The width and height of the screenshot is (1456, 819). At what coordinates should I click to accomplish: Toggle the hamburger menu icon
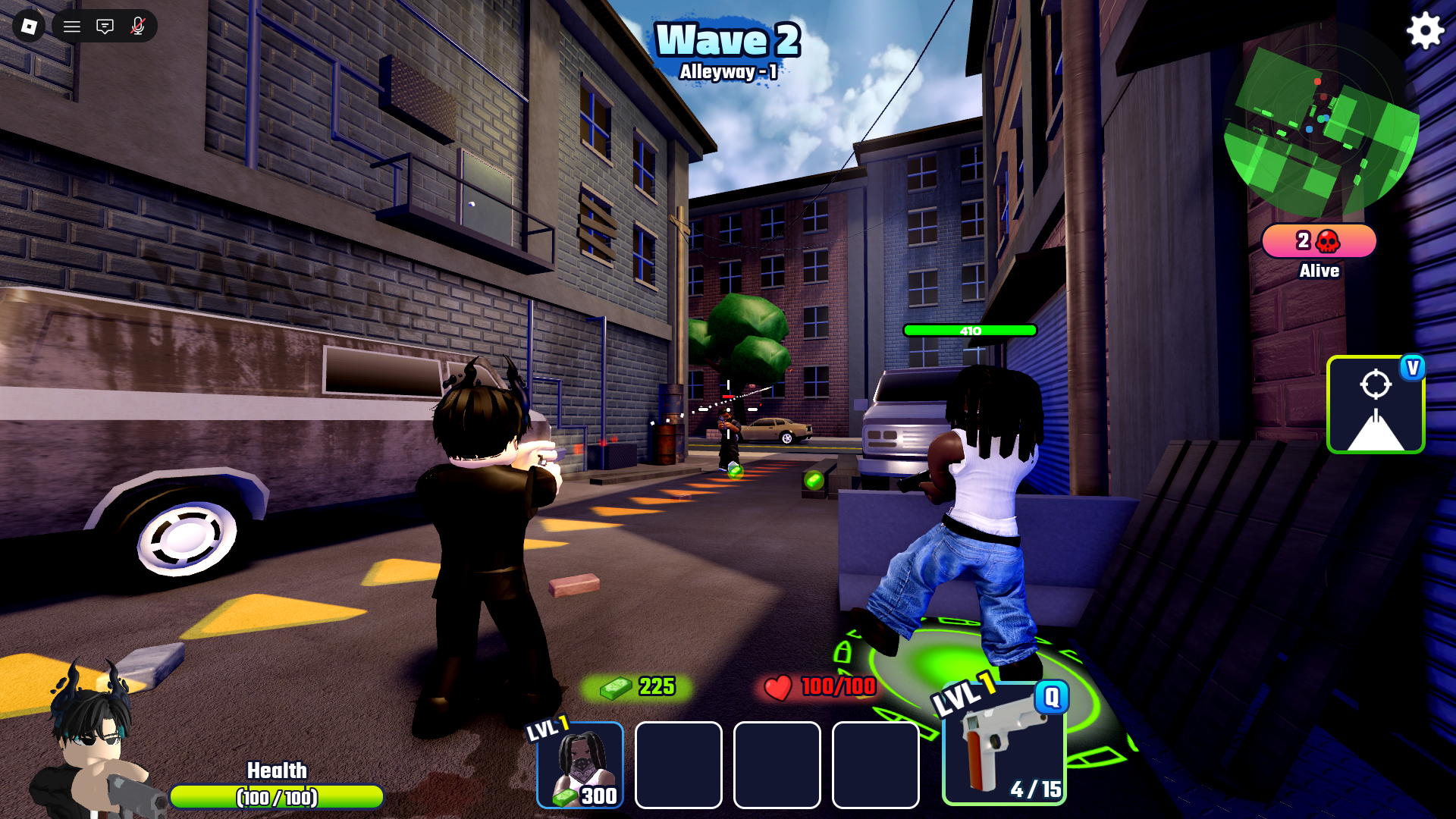(x=71, y=27)
